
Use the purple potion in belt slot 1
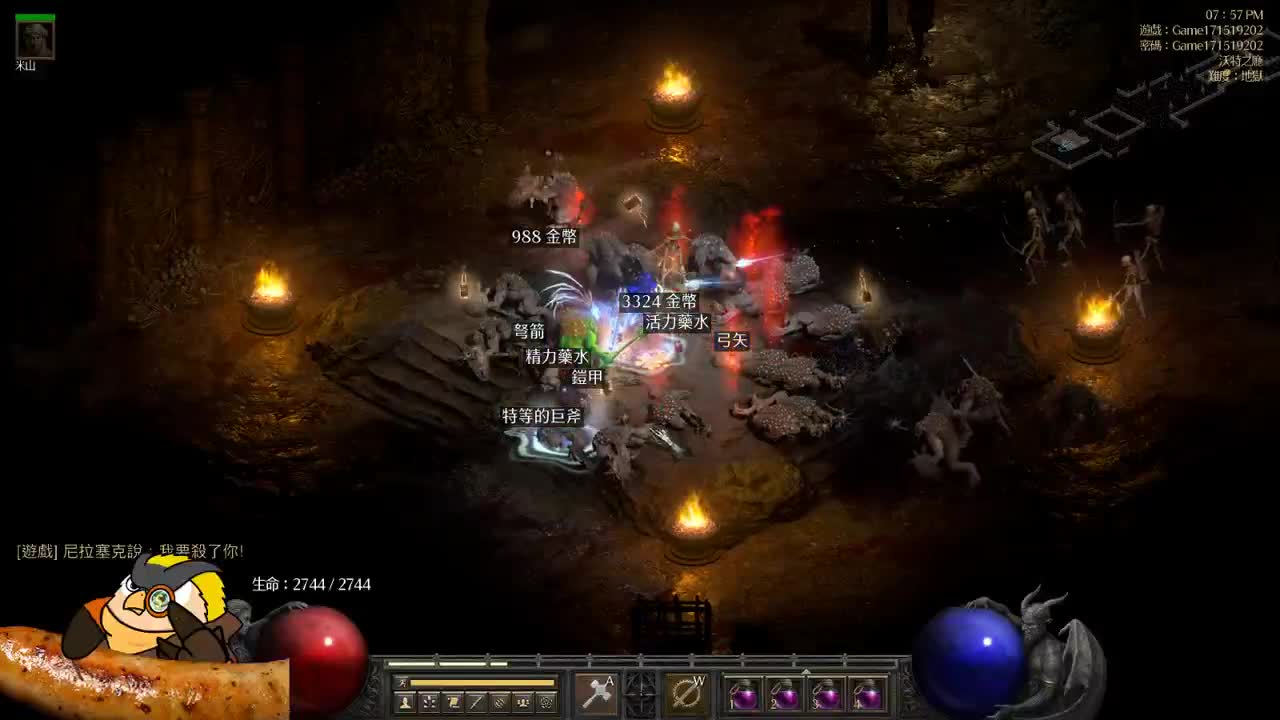[744, 695]
